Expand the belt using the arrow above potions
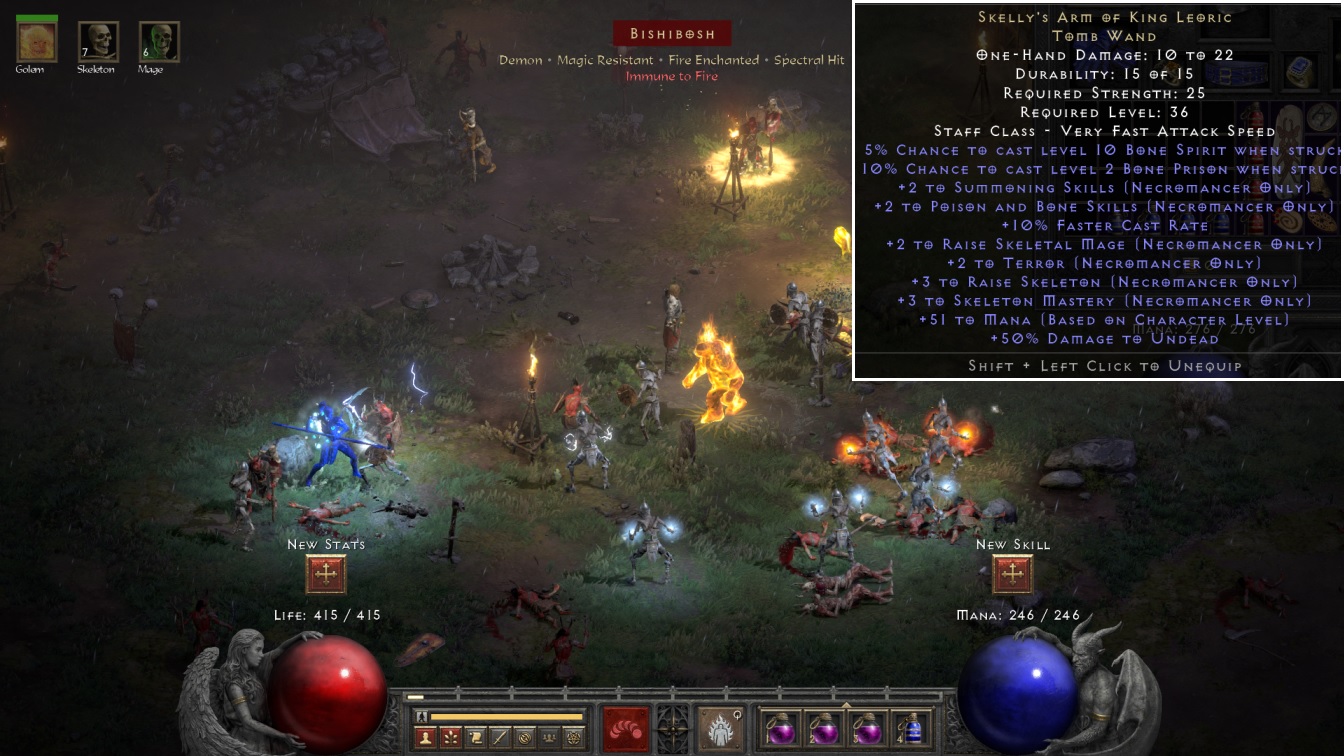 click(846, 703)
